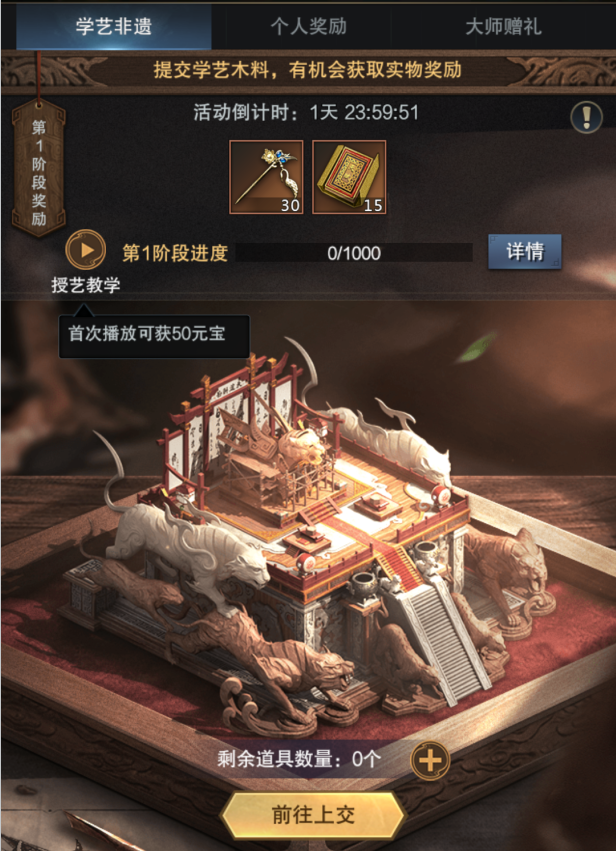
Task: Open stage progress 详情 details
Action: (525, 252)
